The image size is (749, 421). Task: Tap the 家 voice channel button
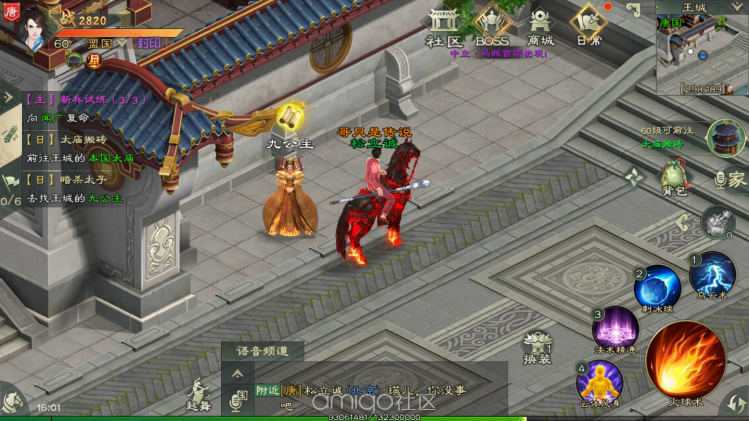[731, 179]
